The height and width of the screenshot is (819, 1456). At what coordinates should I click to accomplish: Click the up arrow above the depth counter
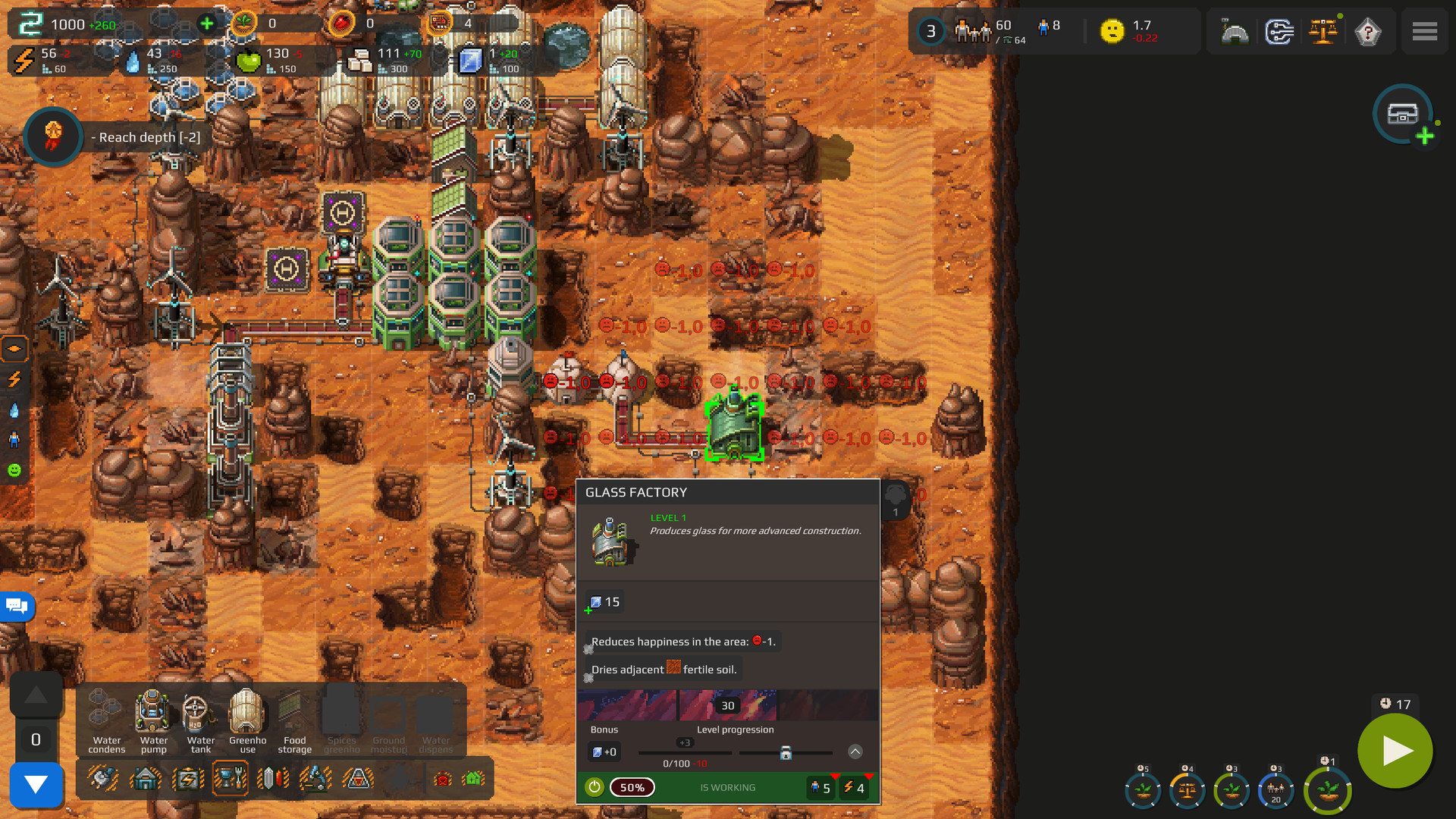click(36, 695)
